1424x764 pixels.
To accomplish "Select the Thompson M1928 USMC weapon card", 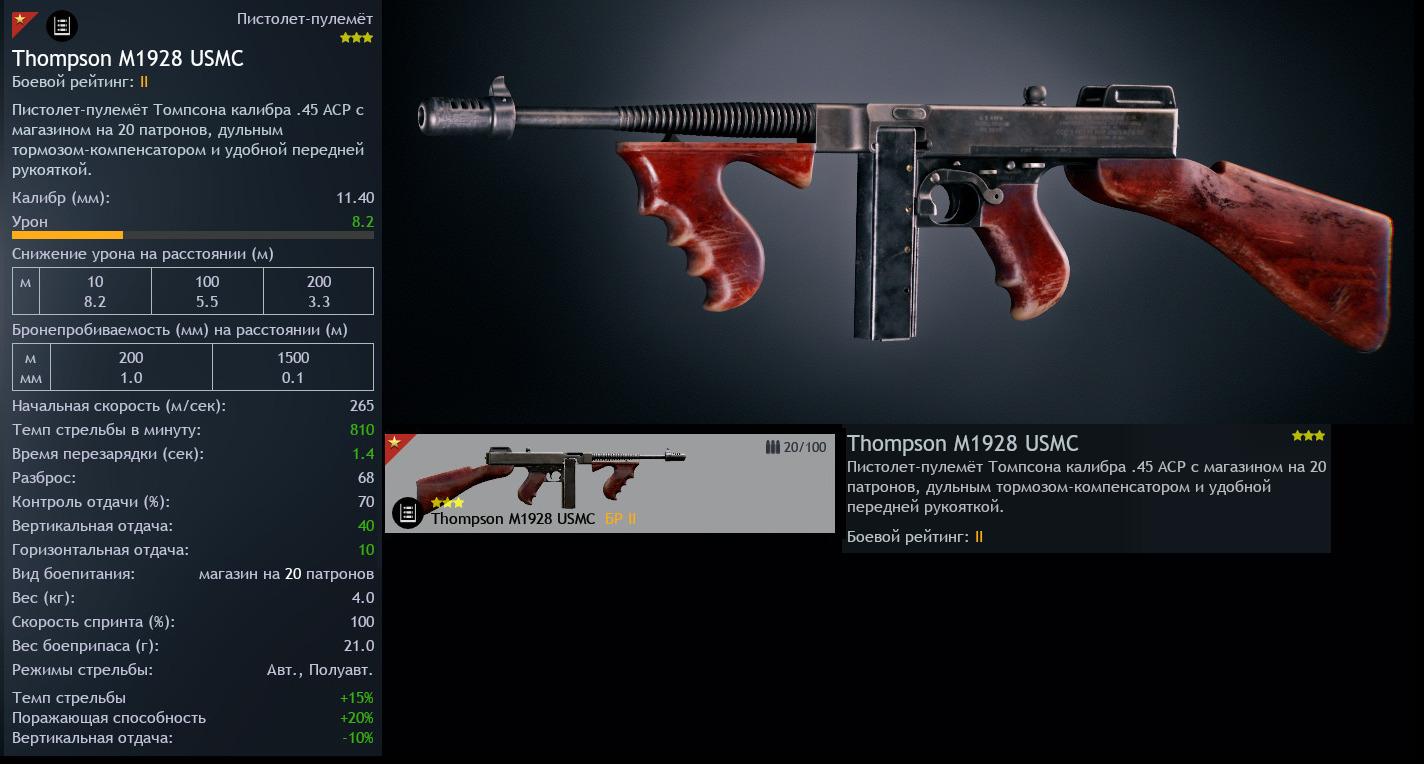I will pos(609,482).
